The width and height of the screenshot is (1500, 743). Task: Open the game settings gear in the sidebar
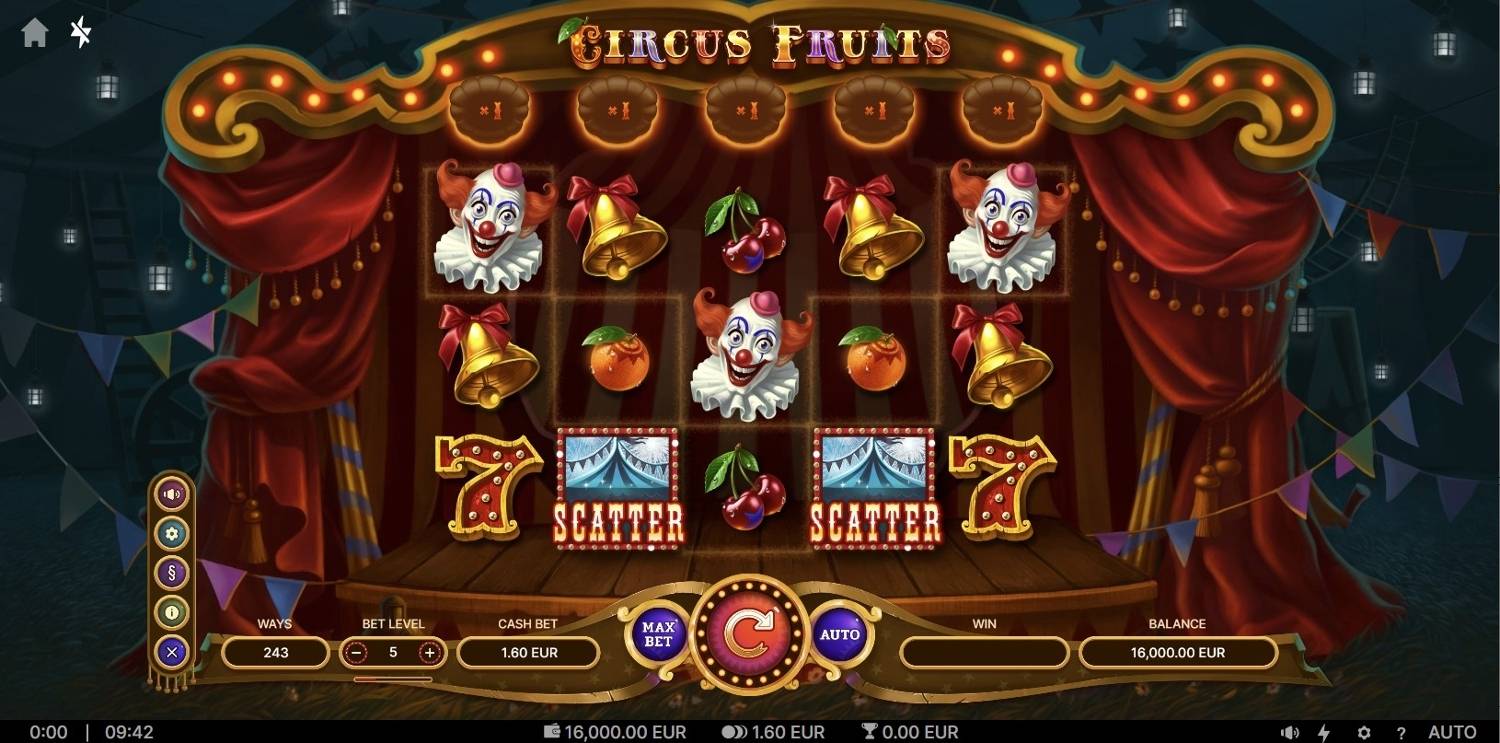coord(170,532)
